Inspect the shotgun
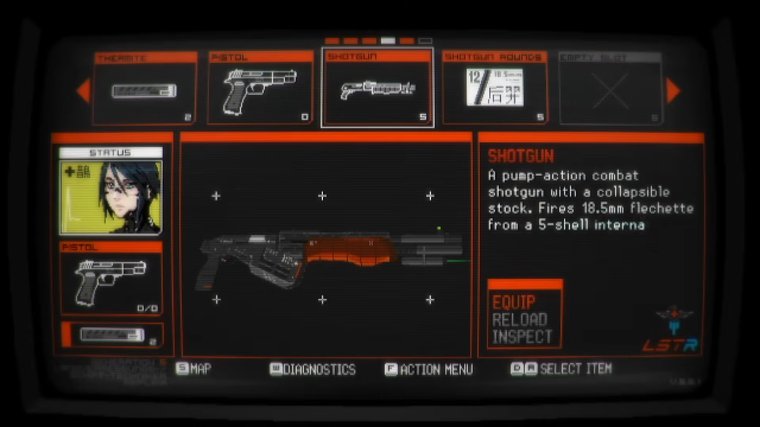This screenshot has height=427, width=760. (522, 337)
